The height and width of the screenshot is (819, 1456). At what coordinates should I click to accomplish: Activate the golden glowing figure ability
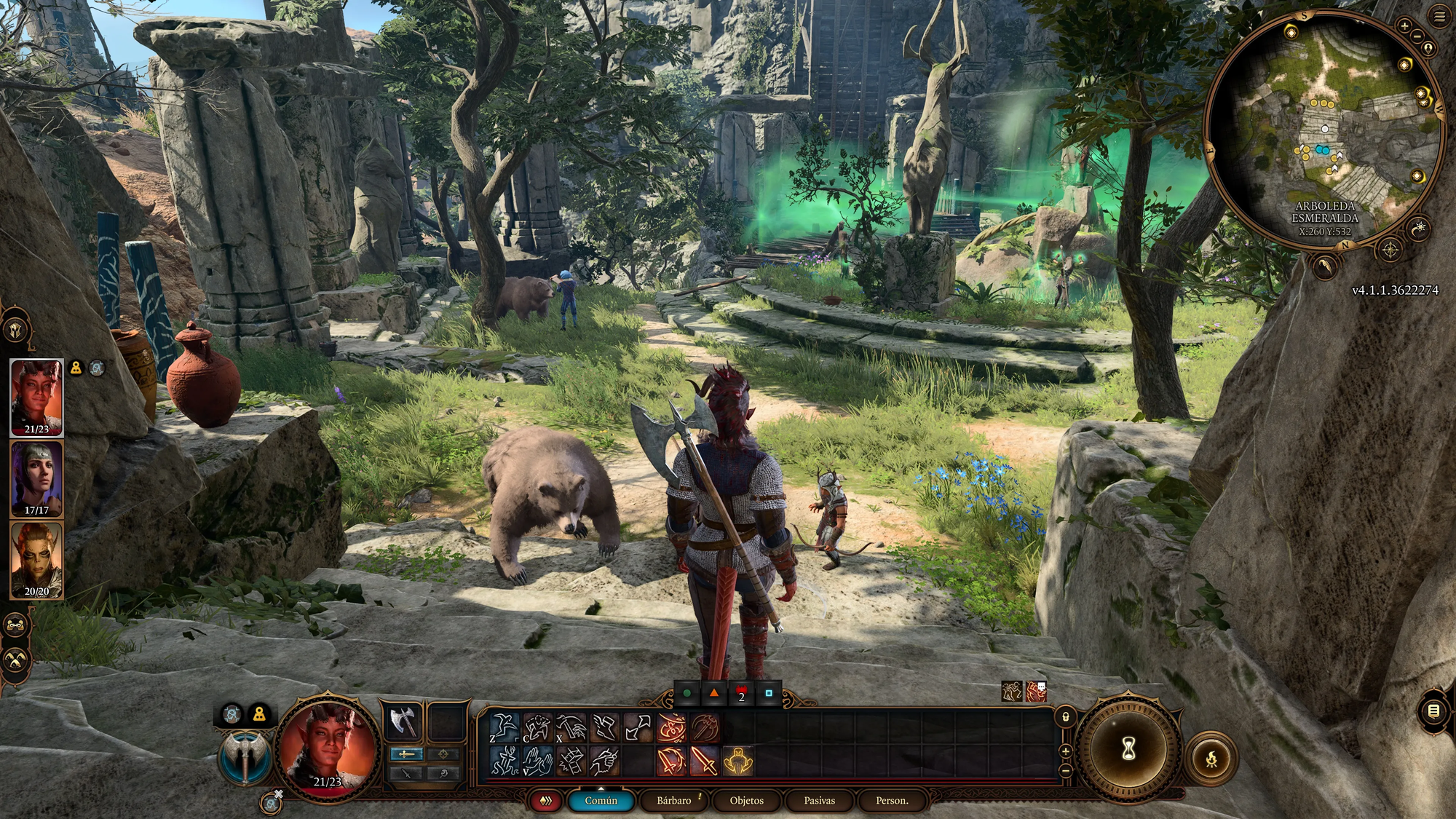point(737,761)
